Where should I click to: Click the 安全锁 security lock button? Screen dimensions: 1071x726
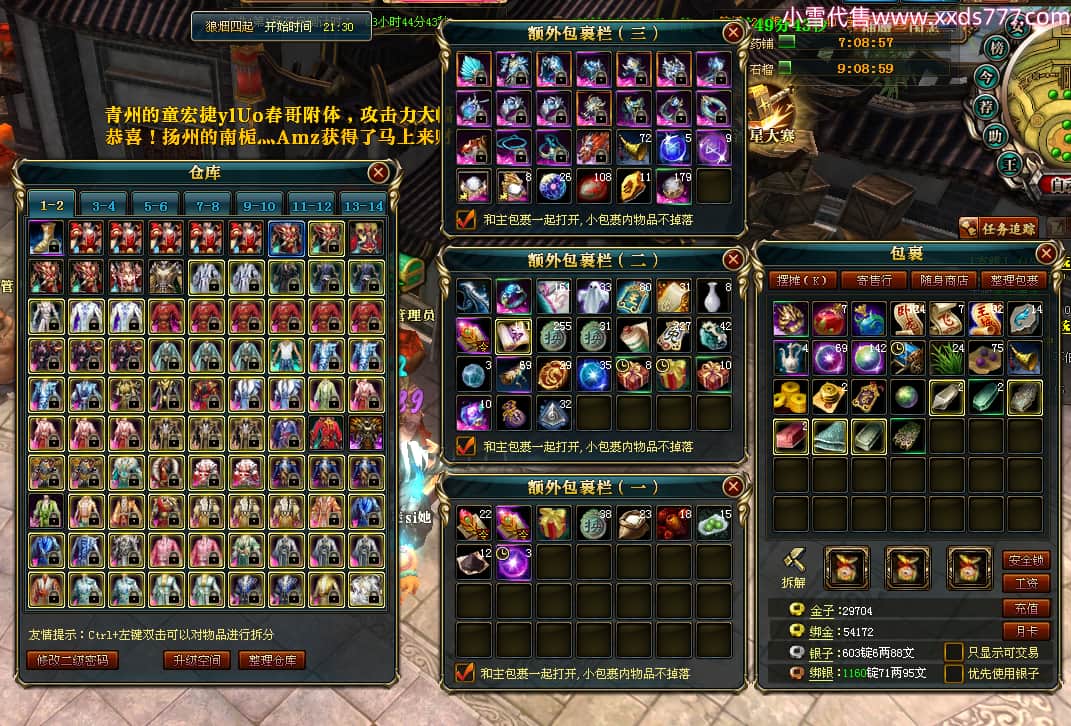1026,560
